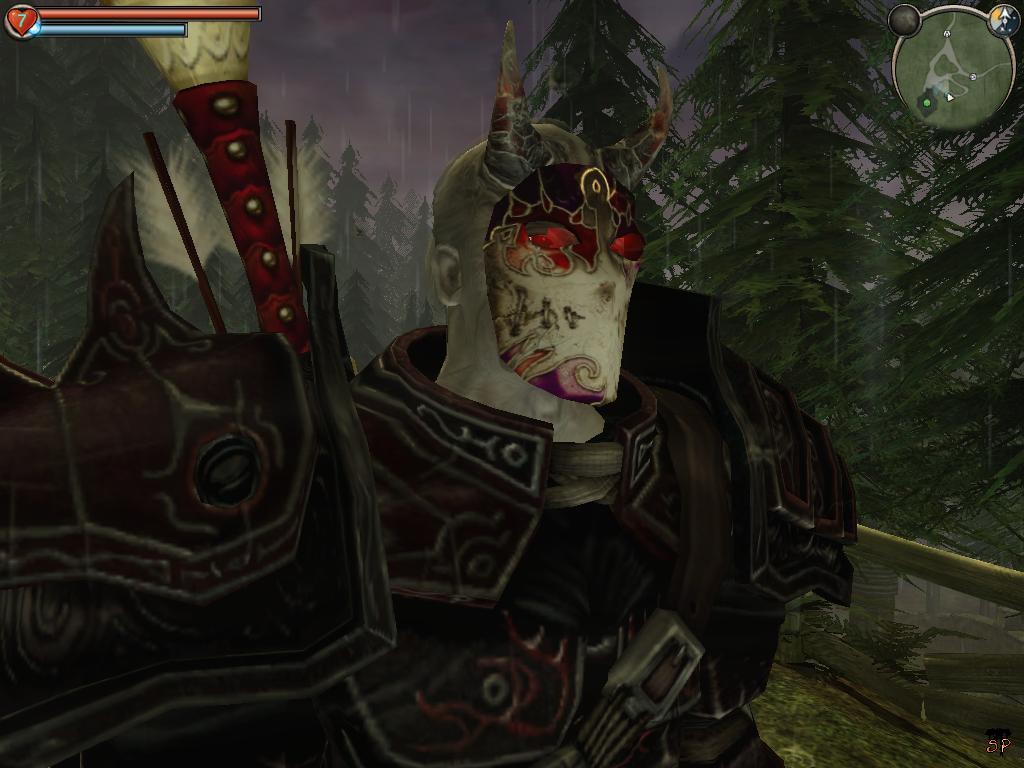Viewport: 1024px width, 768px height.
Task: Click the round white marker on minimap path
Action: click(x=972, y=77)
